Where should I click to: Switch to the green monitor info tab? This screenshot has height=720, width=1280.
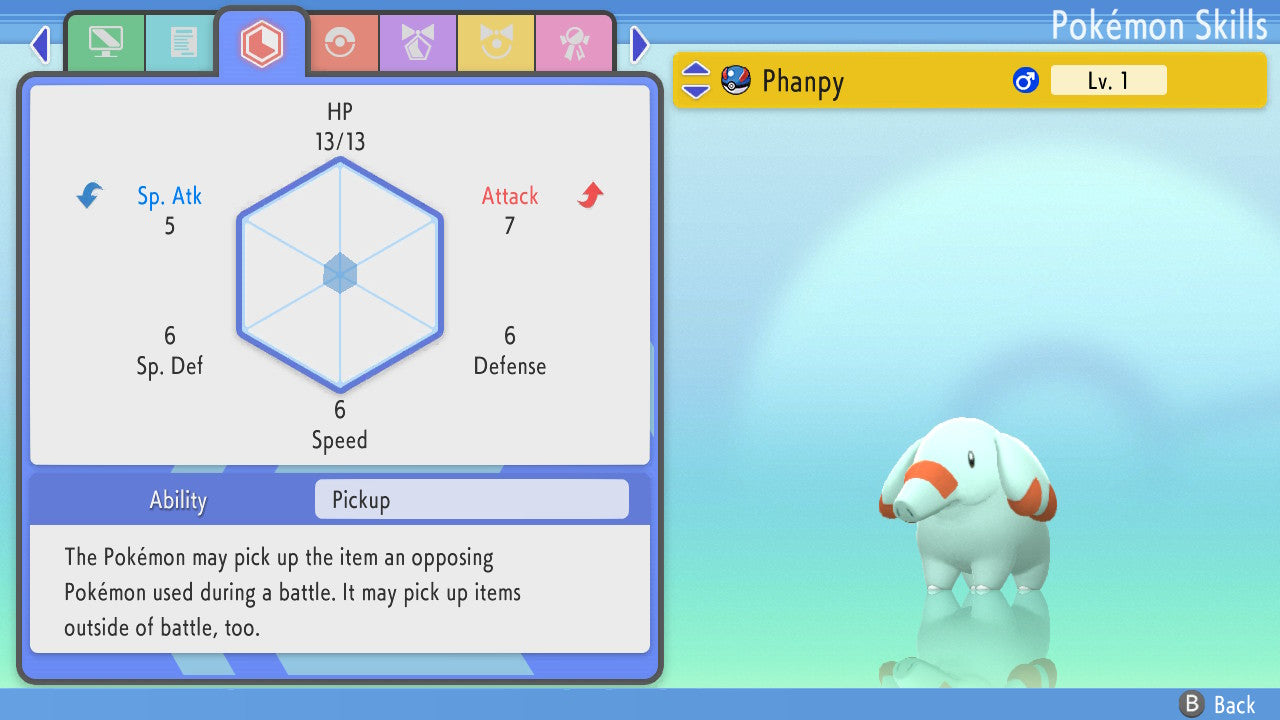[x=105, y=43]
